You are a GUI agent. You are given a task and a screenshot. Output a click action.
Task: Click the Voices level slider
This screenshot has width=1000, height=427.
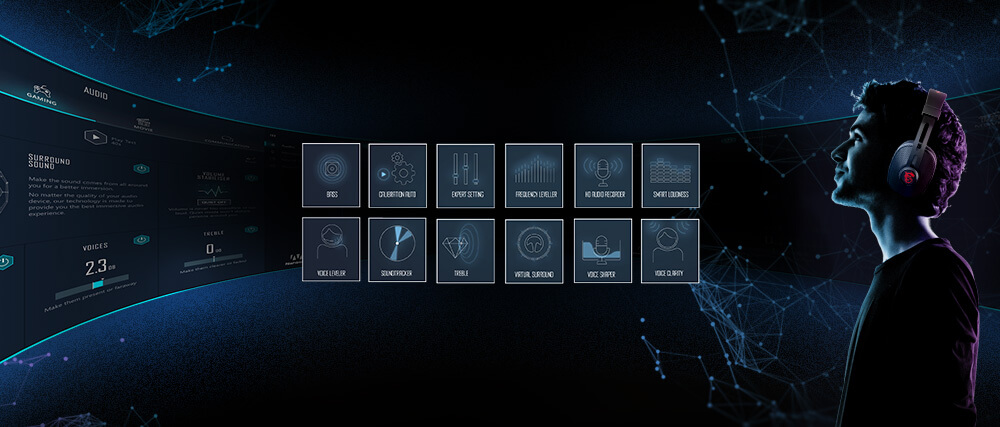point(97,285)
